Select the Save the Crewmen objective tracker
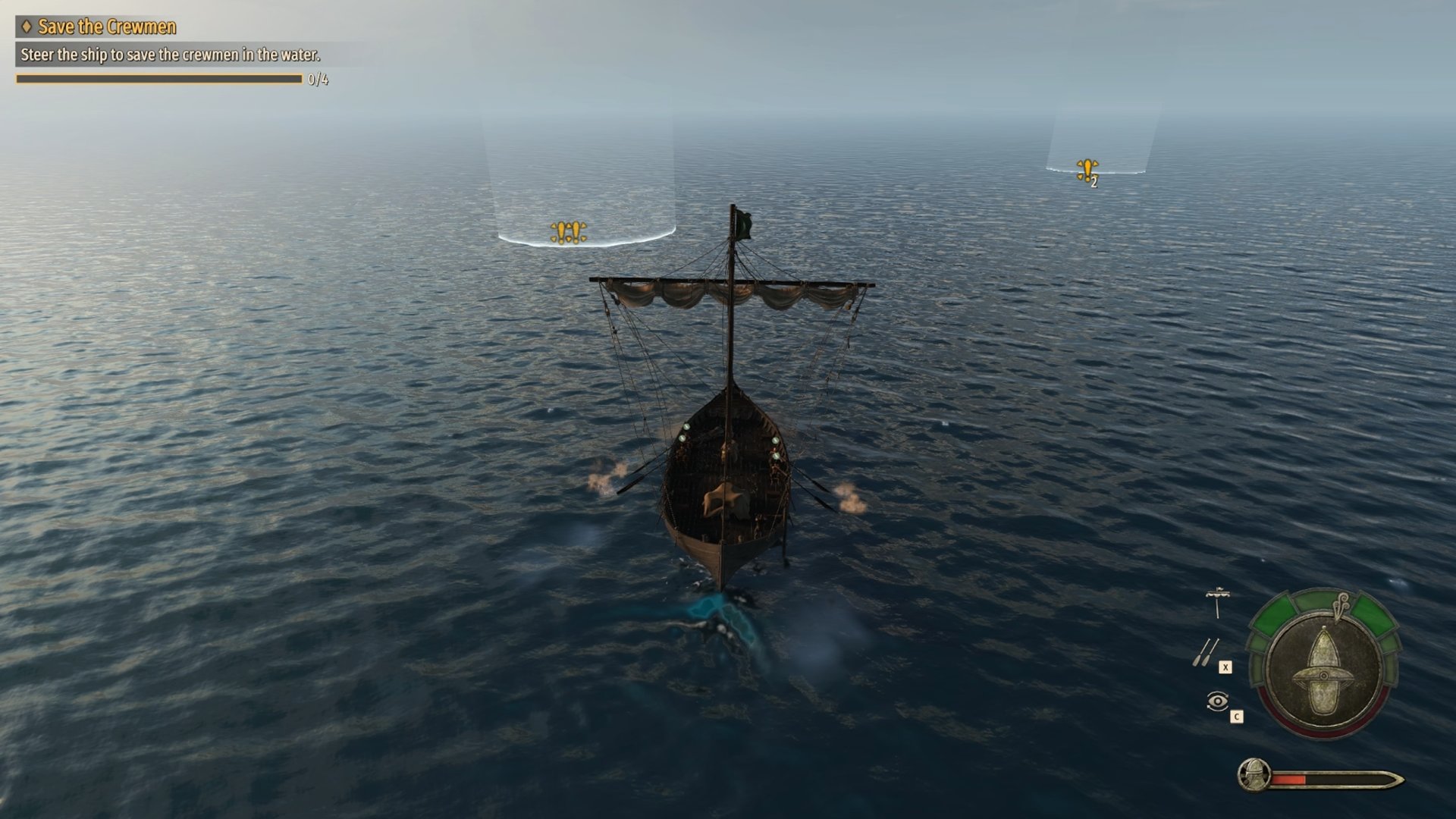The height and width of the screenshot is (819, 1456). click(x=106, y=27)
